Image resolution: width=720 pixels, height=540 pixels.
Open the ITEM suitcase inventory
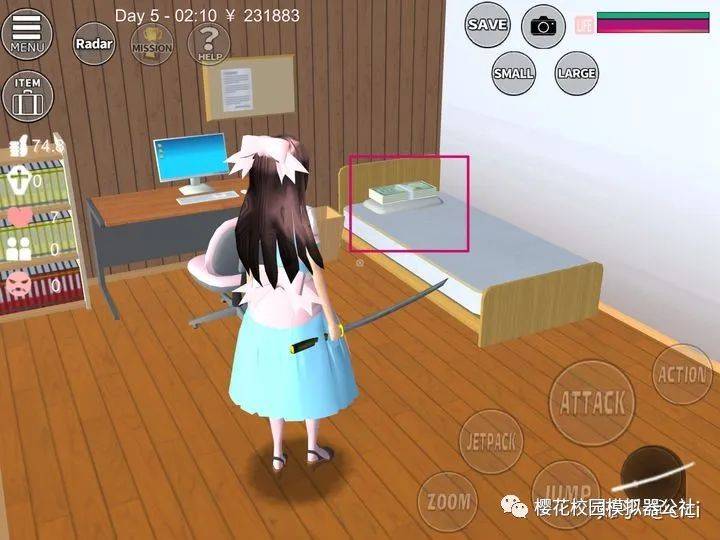click(x=27, y=96)
